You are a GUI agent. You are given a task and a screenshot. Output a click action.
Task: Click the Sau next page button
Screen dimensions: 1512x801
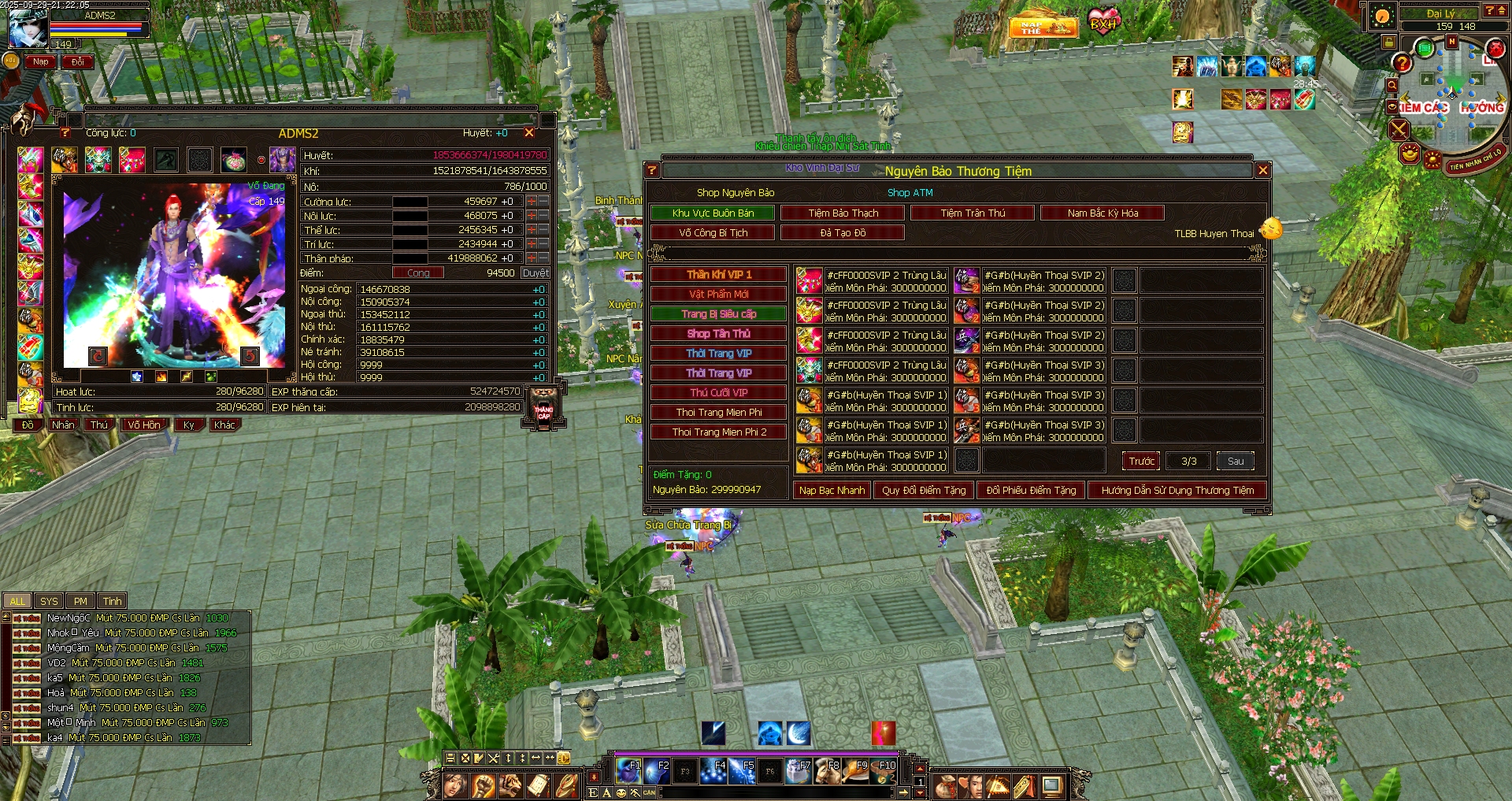click(1236, 461)
